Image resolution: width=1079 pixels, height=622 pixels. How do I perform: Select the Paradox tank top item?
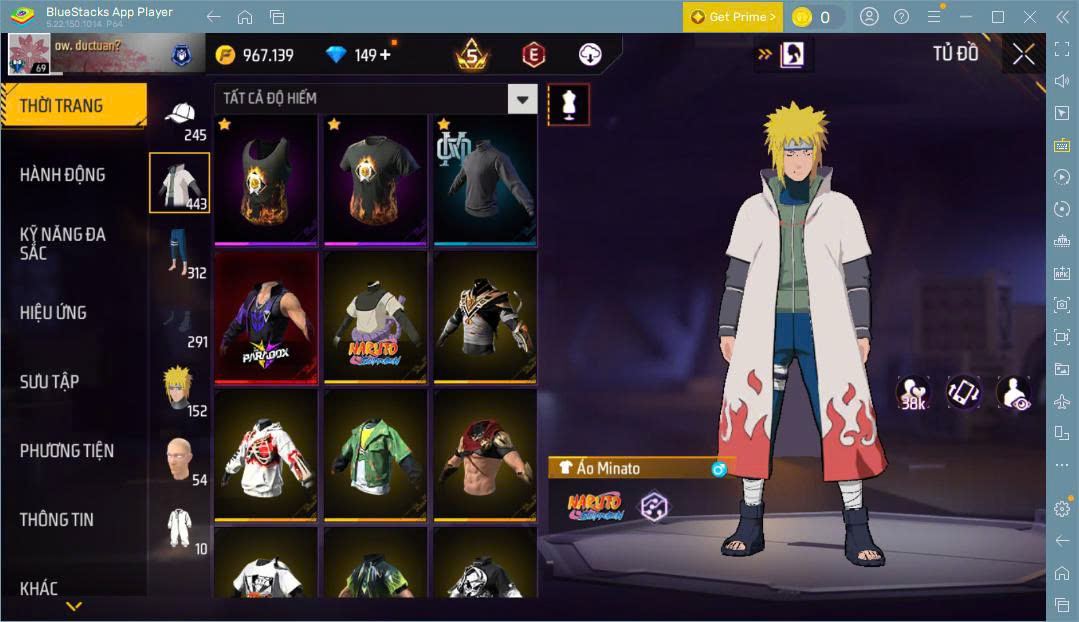tap(266, 318)
